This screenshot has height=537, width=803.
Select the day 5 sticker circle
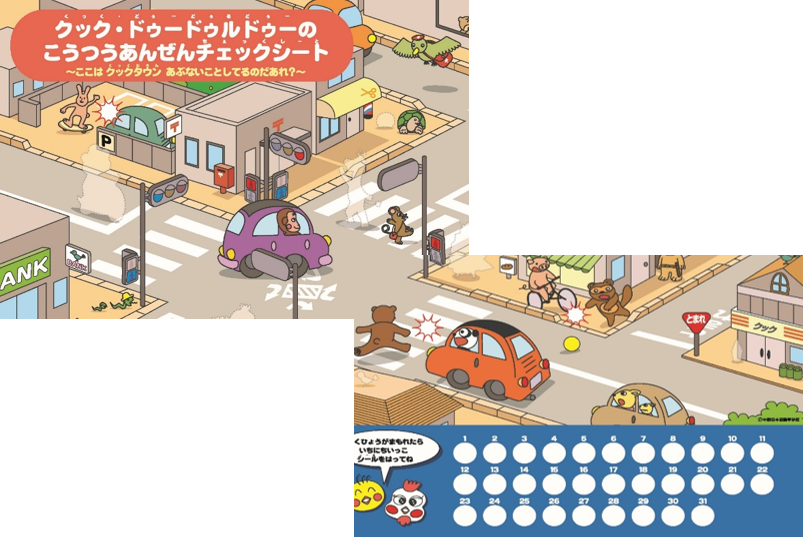(583, 454)
